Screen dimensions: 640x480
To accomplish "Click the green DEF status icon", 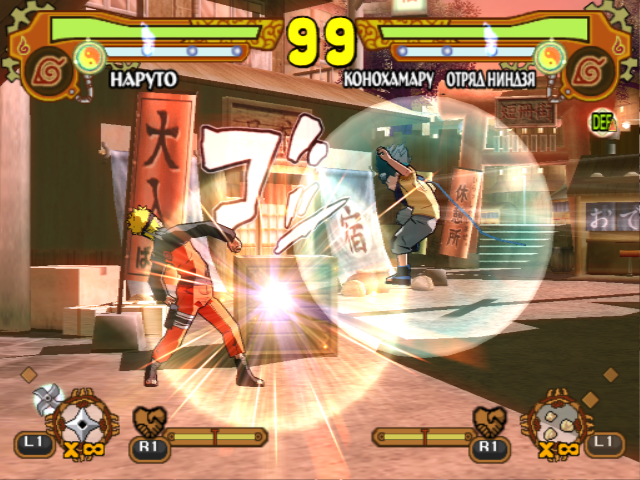I will pos(602,122).
